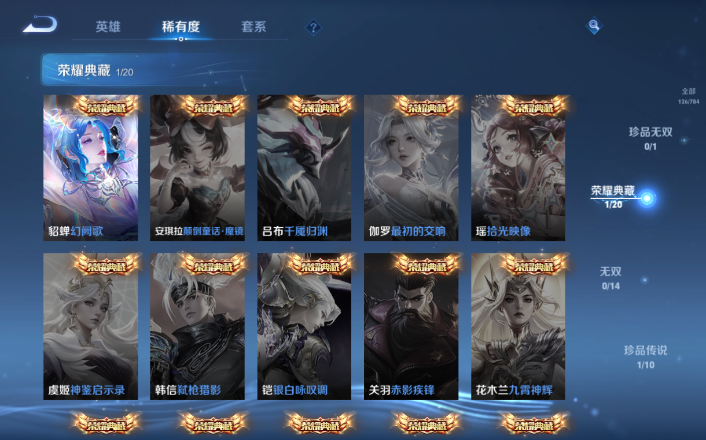Jump to the 无双 0/14 rarity category
706x440 pixels.
[x=610, y=278]
